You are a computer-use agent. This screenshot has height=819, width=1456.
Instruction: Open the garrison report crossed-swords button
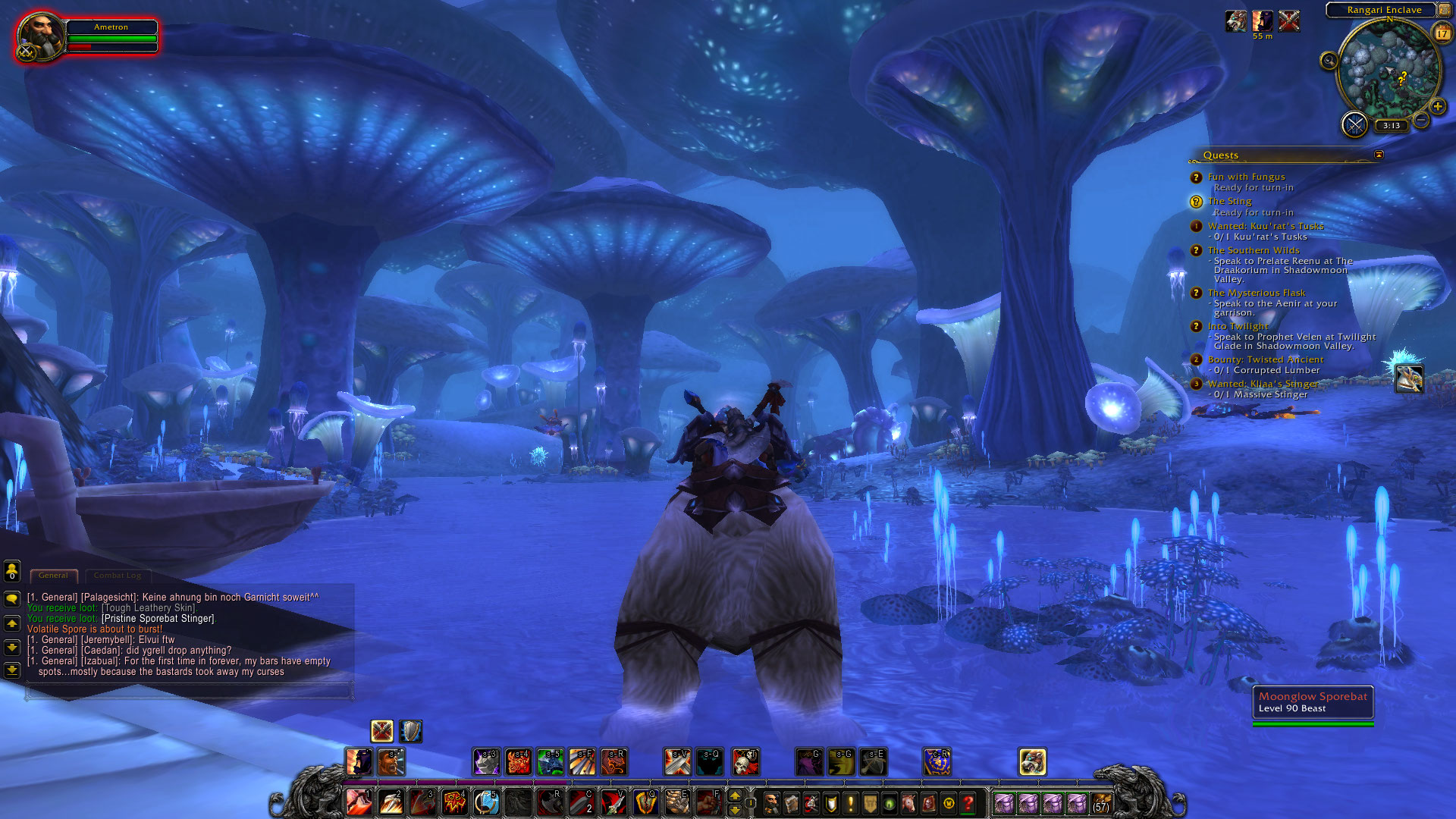(1354, 124)
